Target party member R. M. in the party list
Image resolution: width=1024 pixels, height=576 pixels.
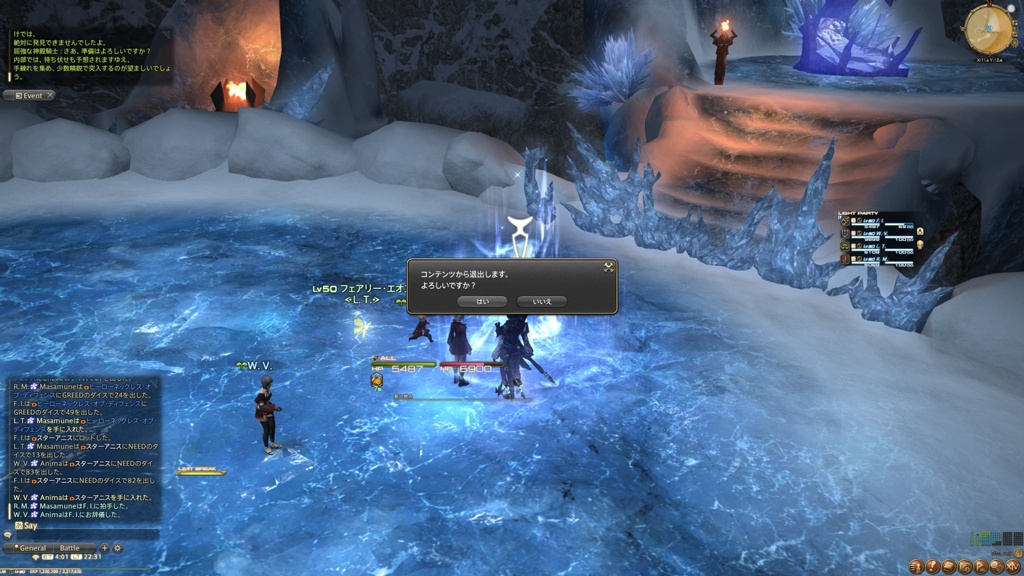click(880, 259)
